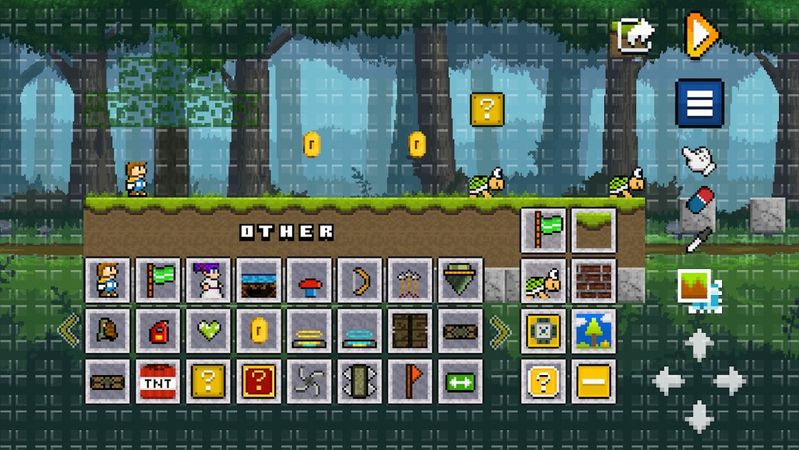Viewport: 799px width, 450px height.
Task: Choose the purple-haired princess character
Action: [208, 280]
